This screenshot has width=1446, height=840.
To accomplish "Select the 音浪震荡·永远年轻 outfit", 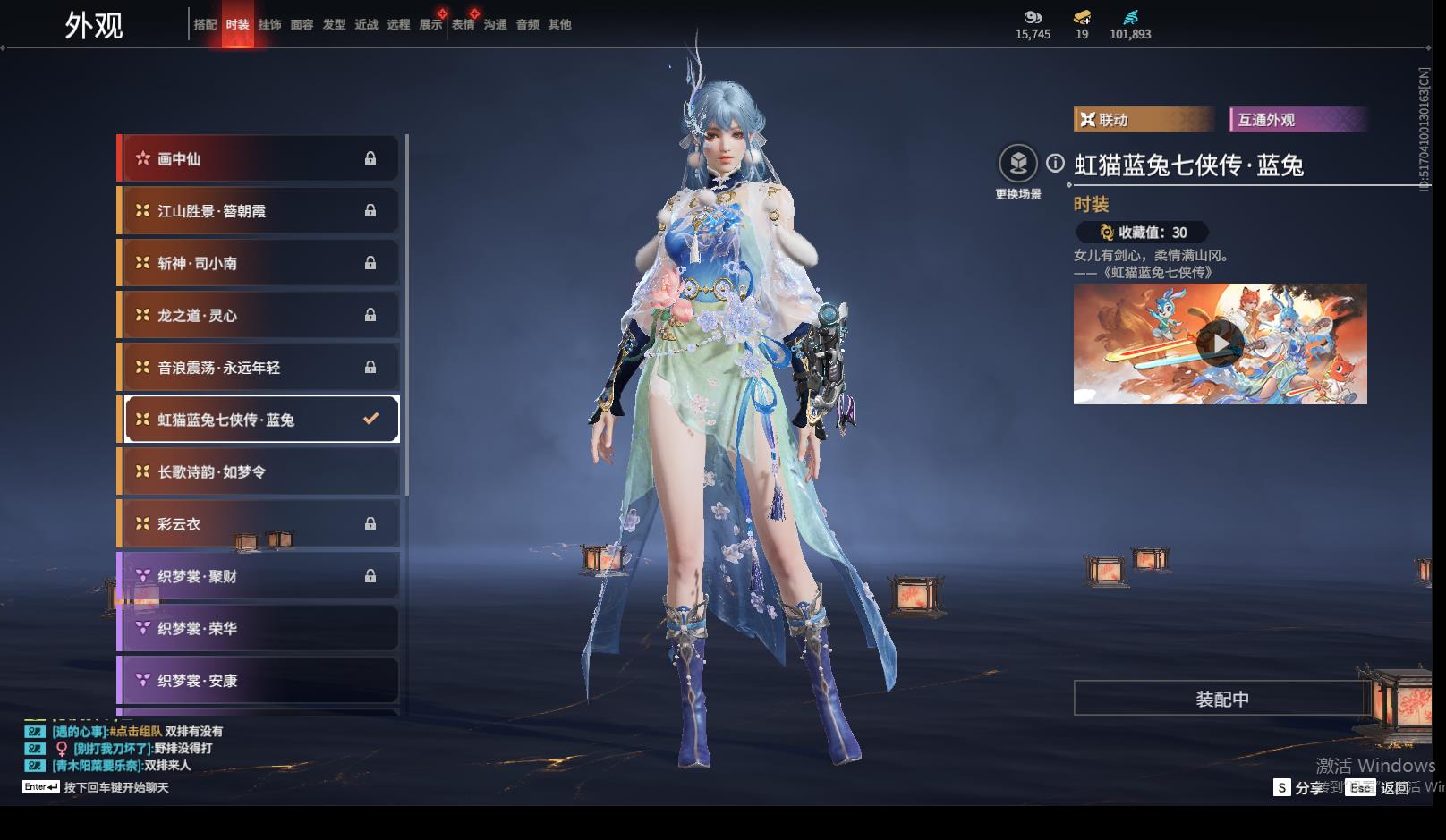I will coord(259,368).
